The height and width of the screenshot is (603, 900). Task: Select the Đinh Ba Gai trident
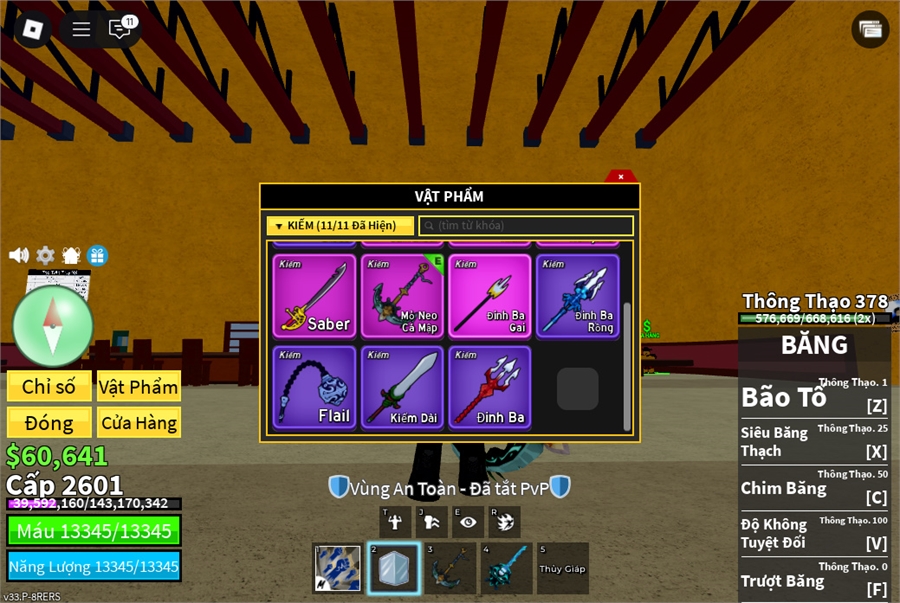(490, 295)
